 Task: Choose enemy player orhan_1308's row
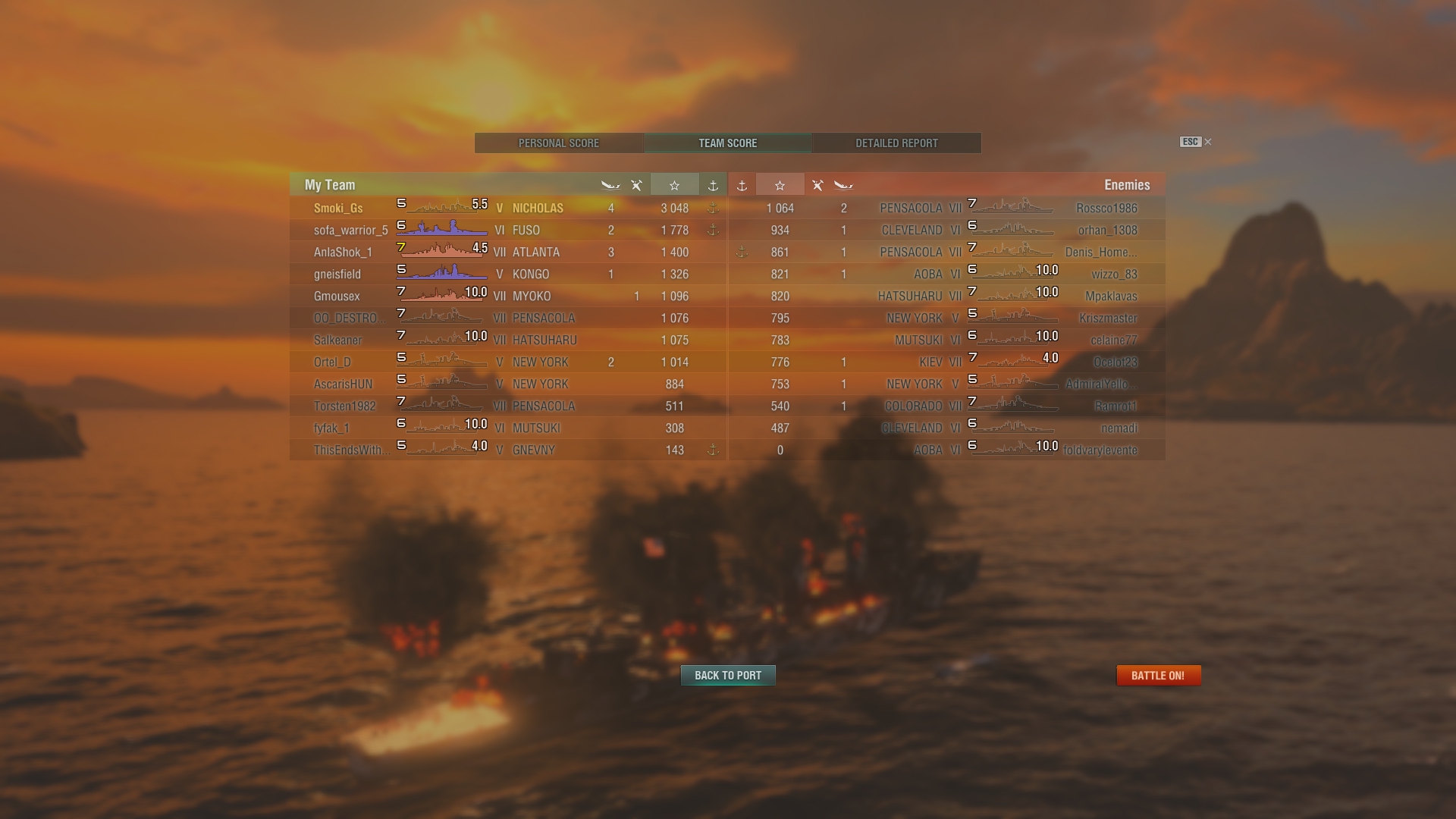(x=946, y=230)
